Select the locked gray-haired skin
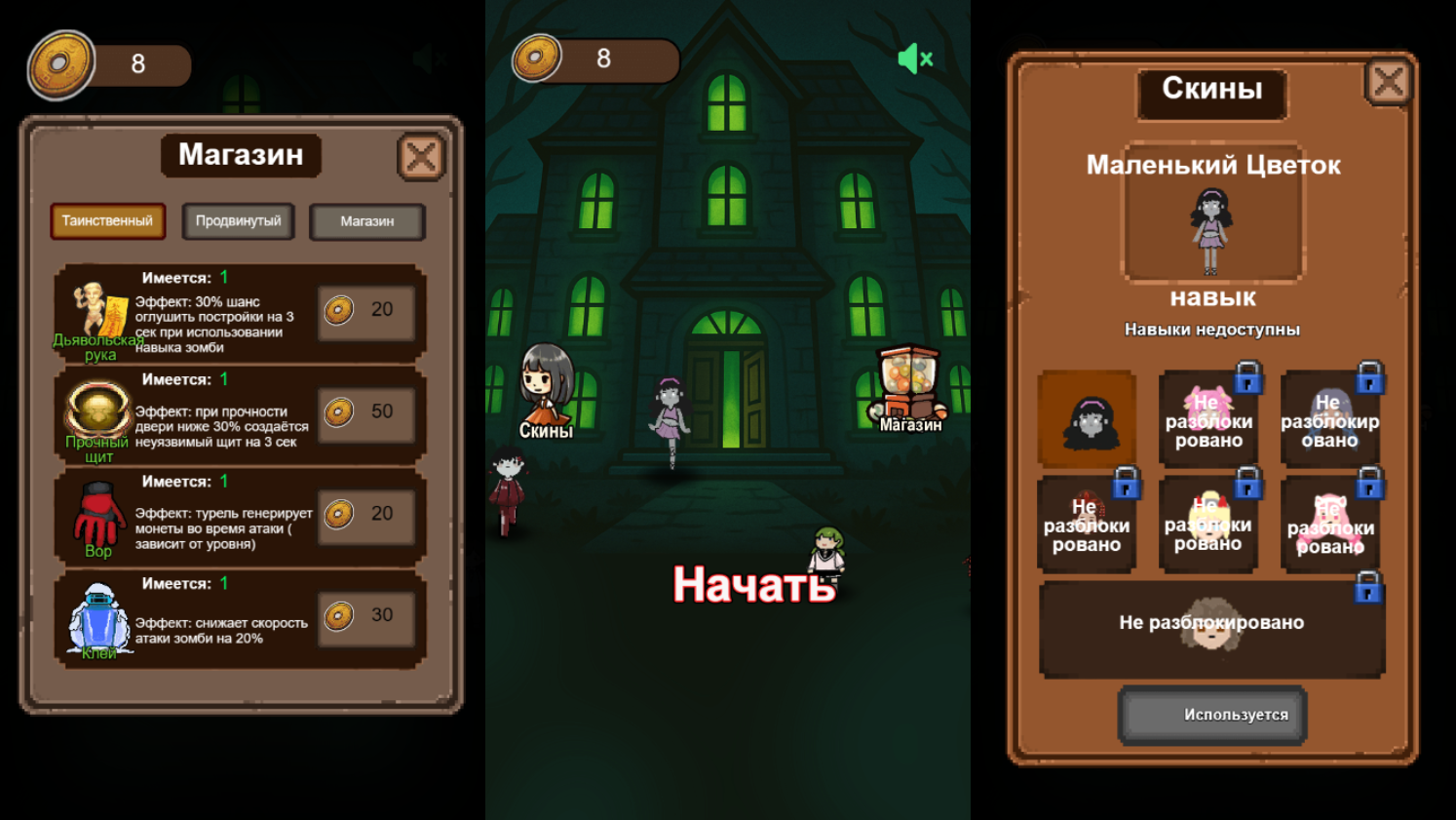1456x820 pixels. point(1331,417)
